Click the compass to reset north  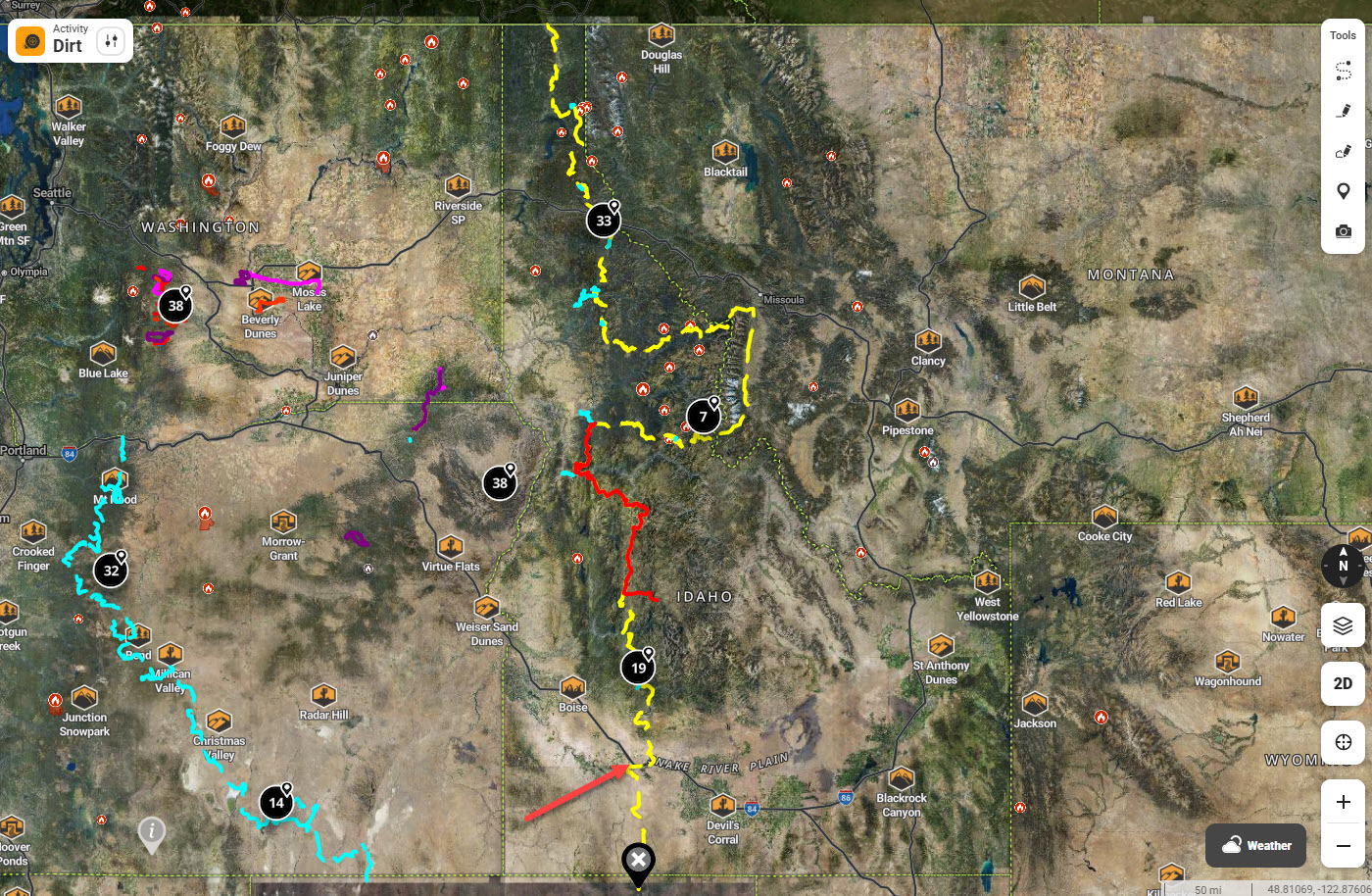coord(1342,566)
